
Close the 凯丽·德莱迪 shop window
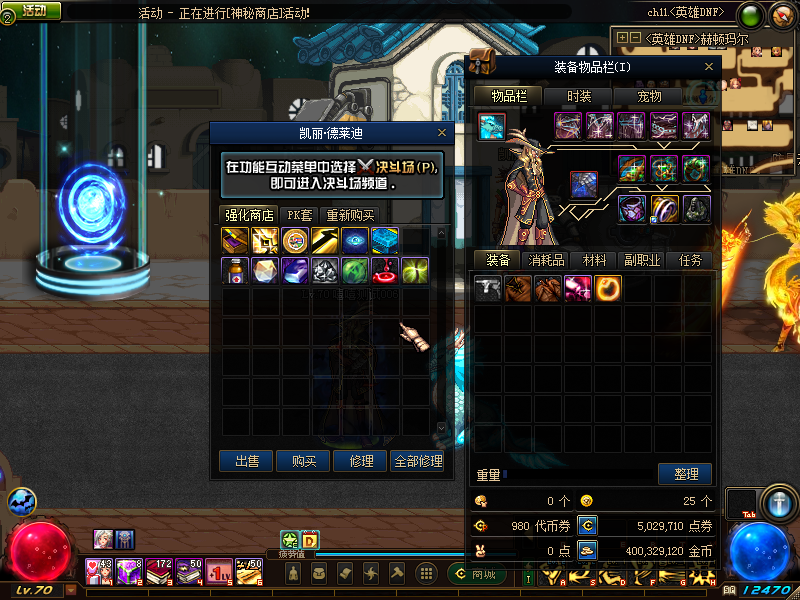click(x=442, y=133)
